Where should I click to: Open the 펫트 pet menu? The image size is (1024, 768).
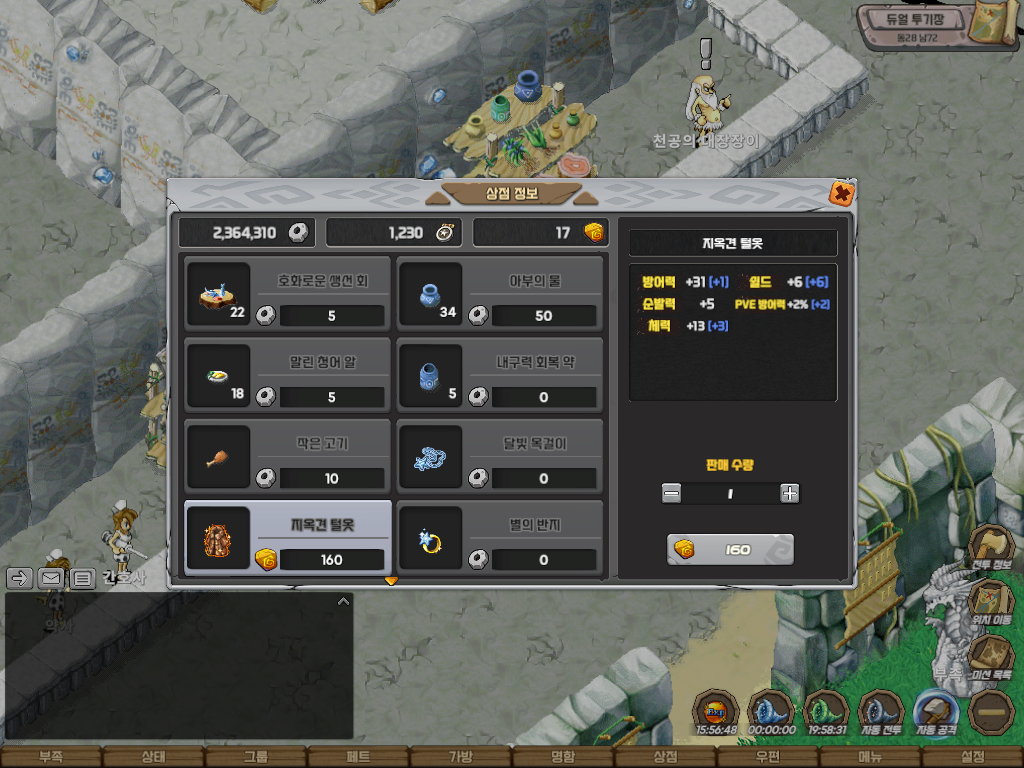pyautogui.click(x=358, y=757)
